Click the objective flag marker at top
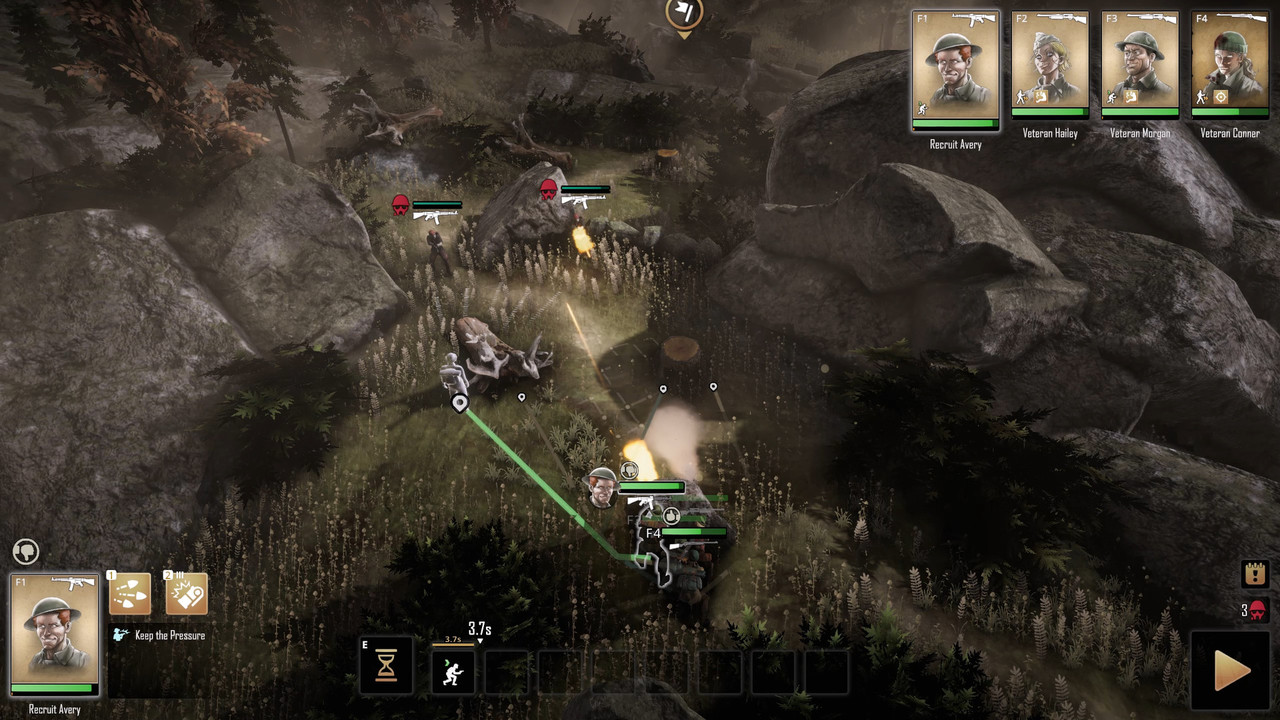Image resolution: width=1280 pixels, height=720 pixels. click(684, 14)
